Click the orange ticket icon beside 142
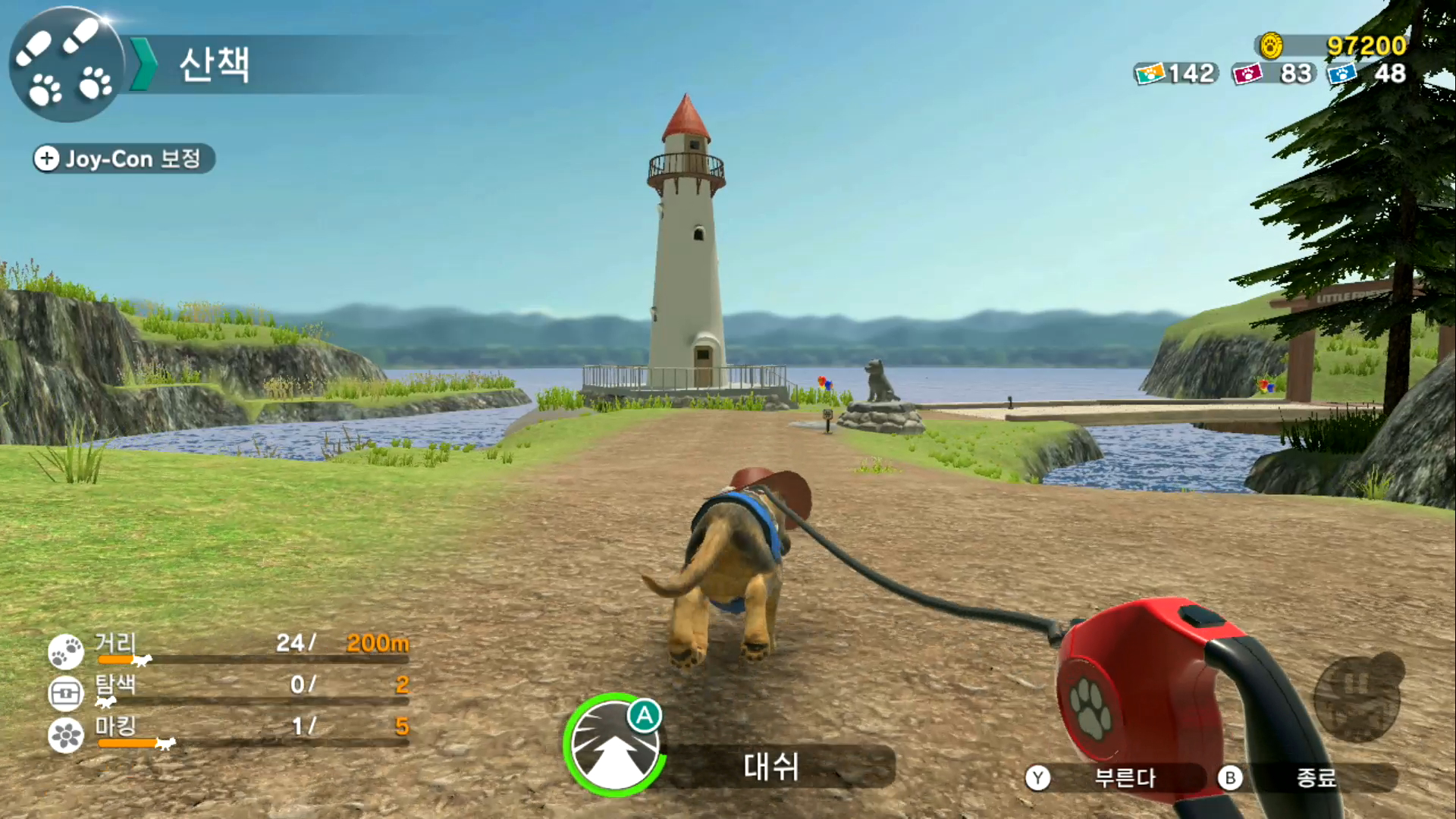This screenshot has height=819, width=1456. point(1150,74)
